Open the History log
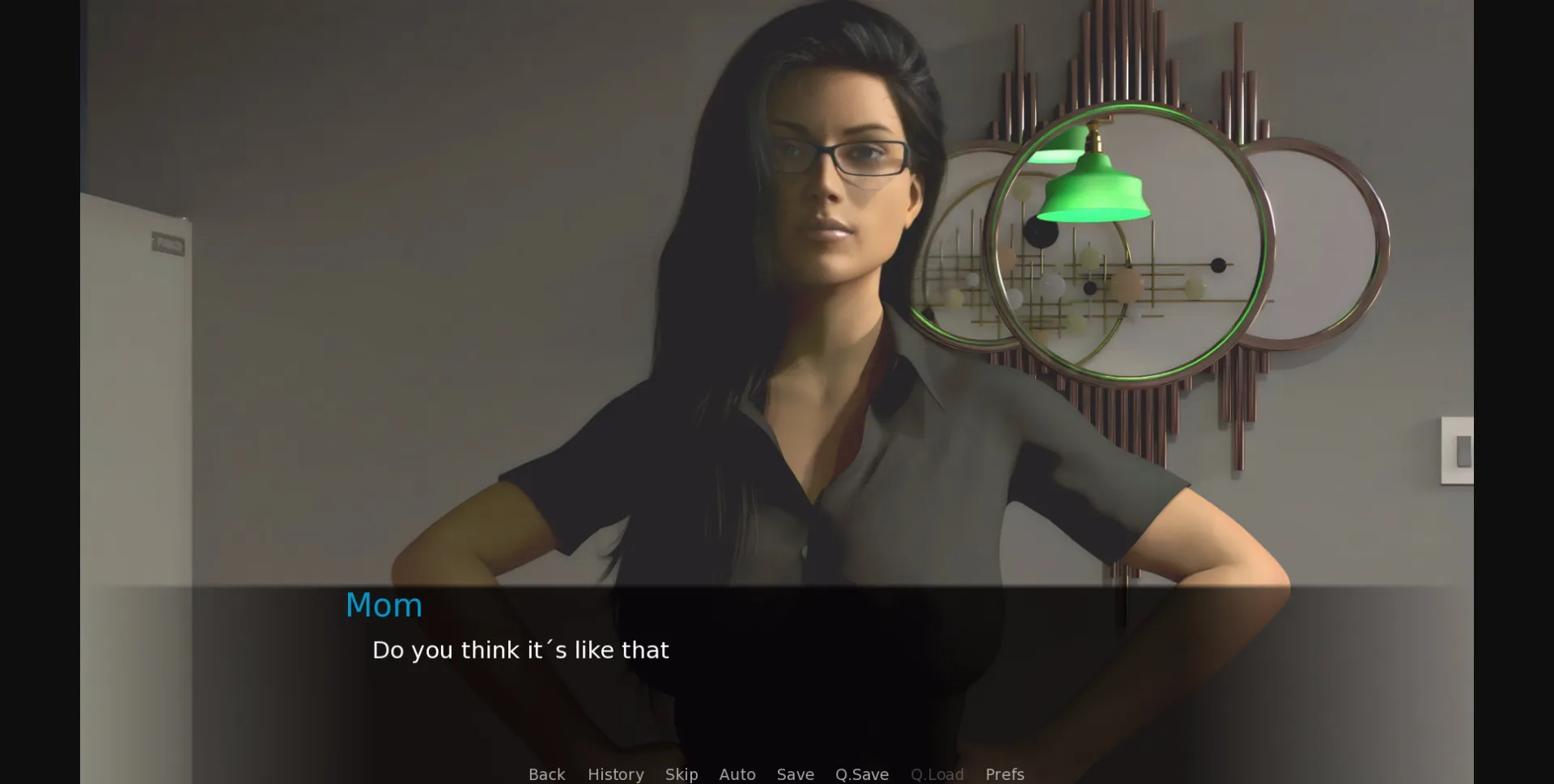The width and height of the screenshot is (1554, 784). 615,773
